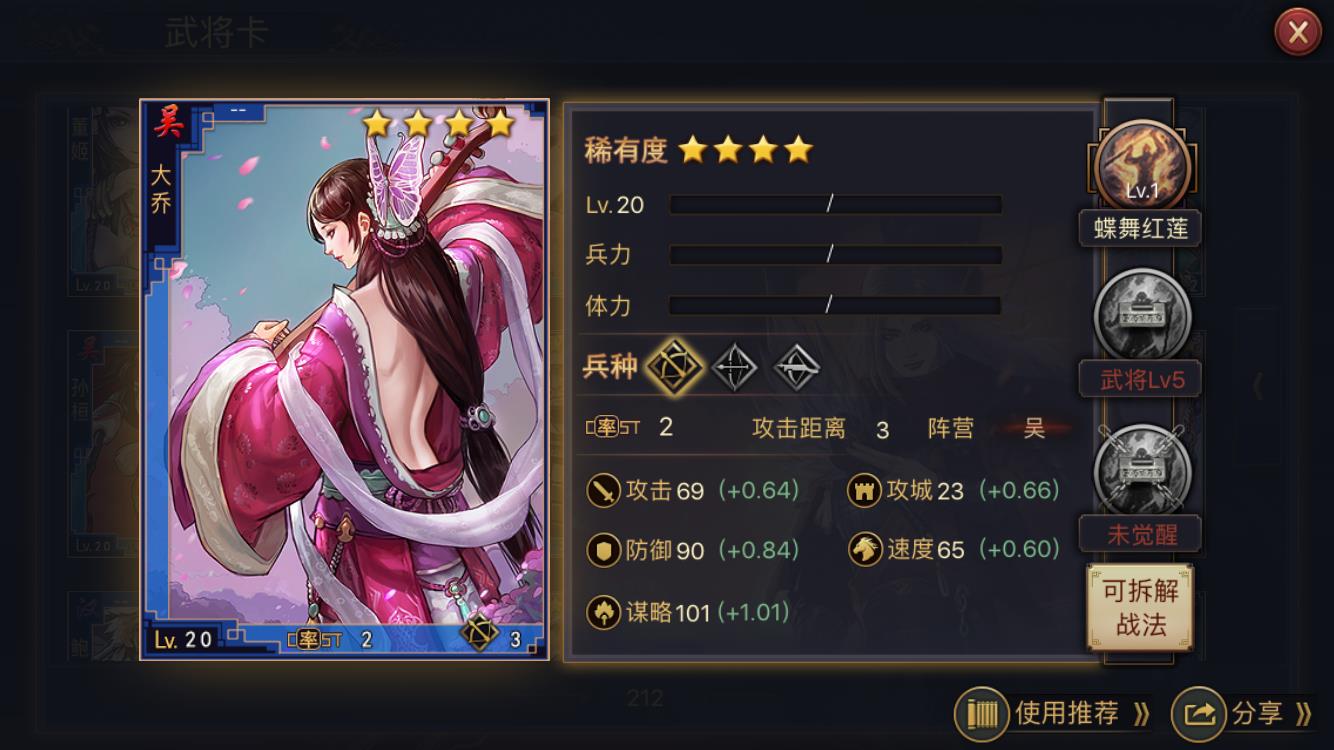This screenshot has height=750, width=1334.
Task: Share this general via 分享
Action: [x=1243, y=713]
